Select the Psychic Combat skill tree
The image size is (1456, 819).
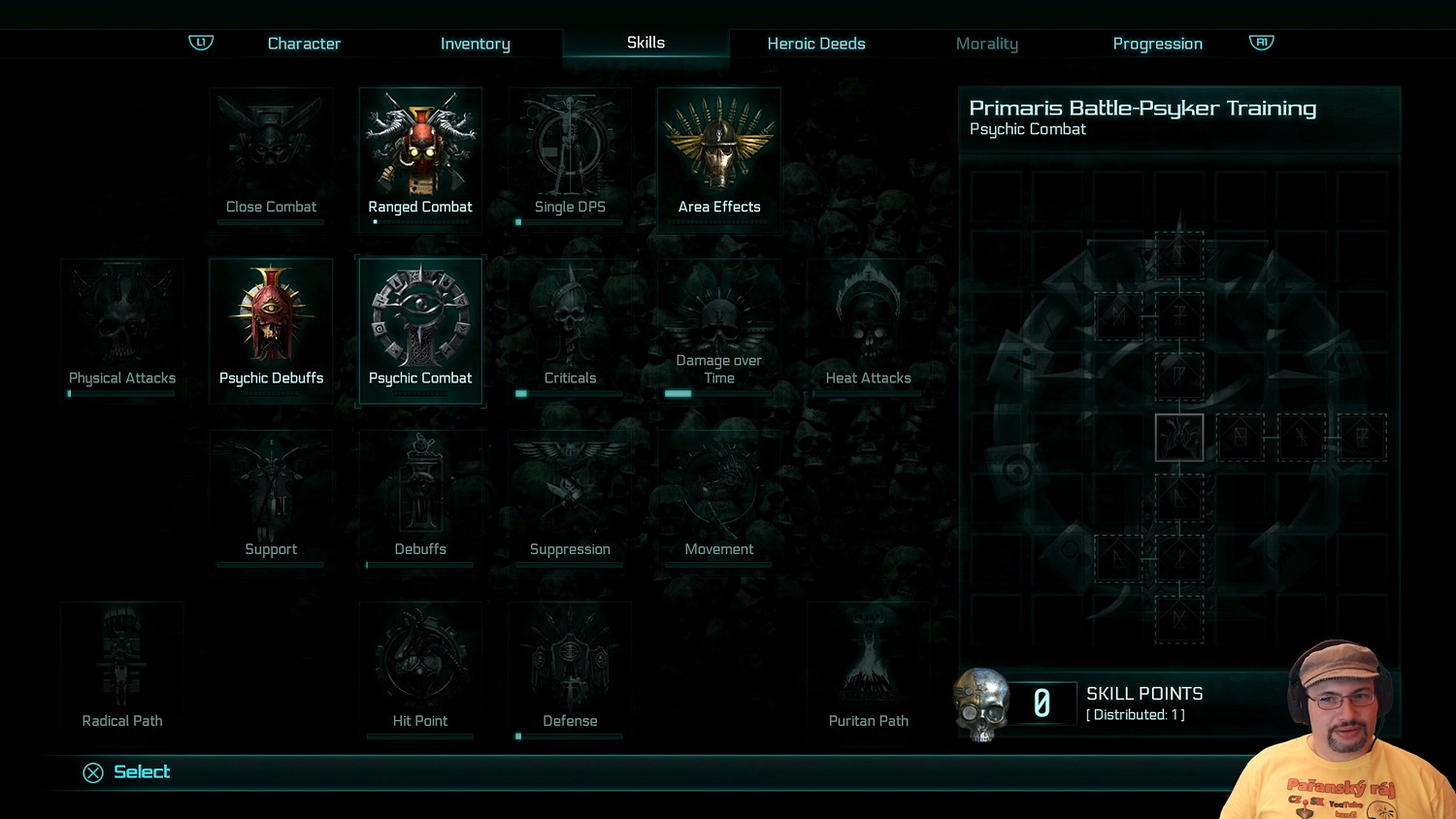pos(420,327)
